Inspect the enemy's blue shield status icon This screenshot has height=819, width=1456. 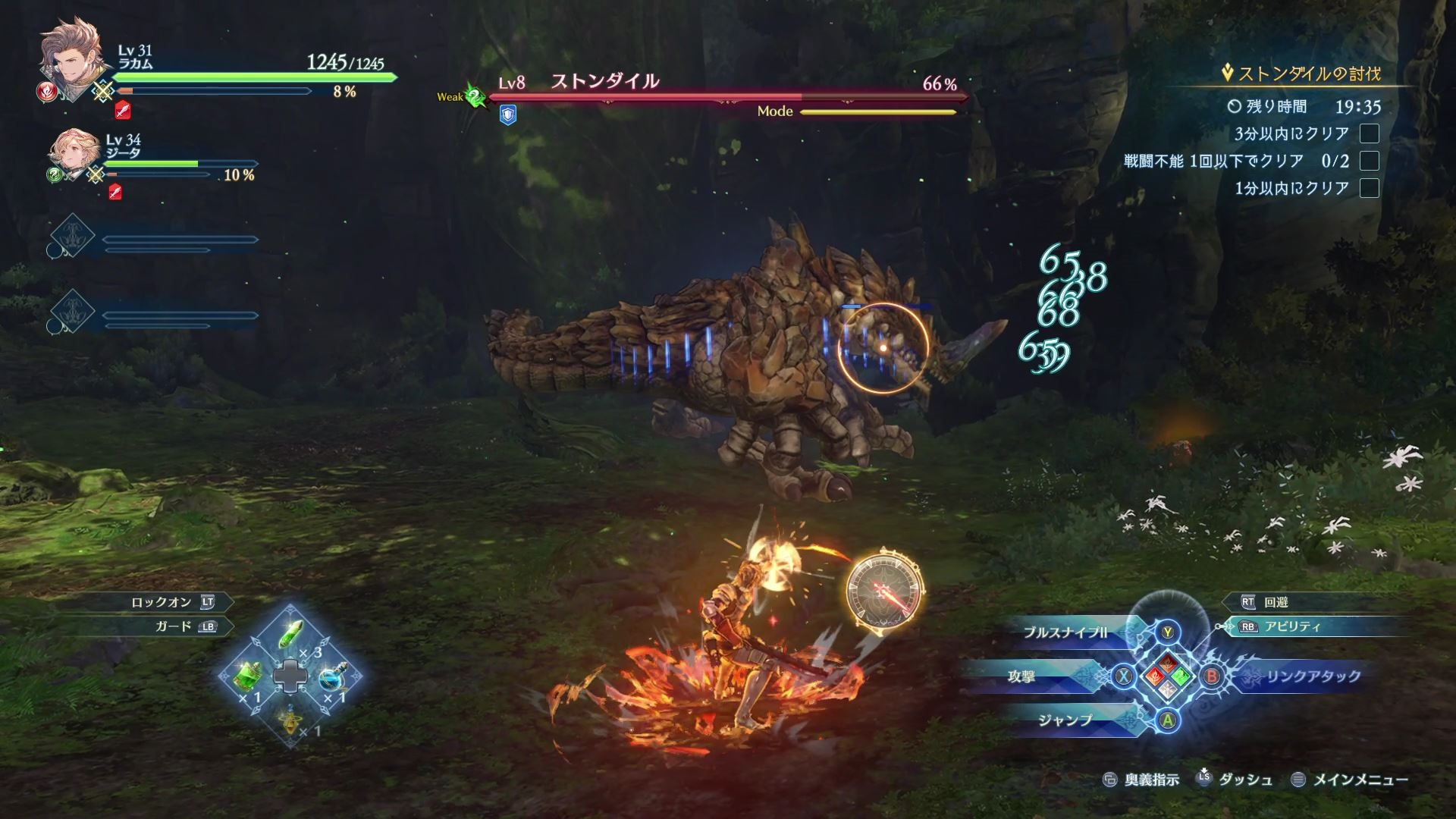coord(508,115)
